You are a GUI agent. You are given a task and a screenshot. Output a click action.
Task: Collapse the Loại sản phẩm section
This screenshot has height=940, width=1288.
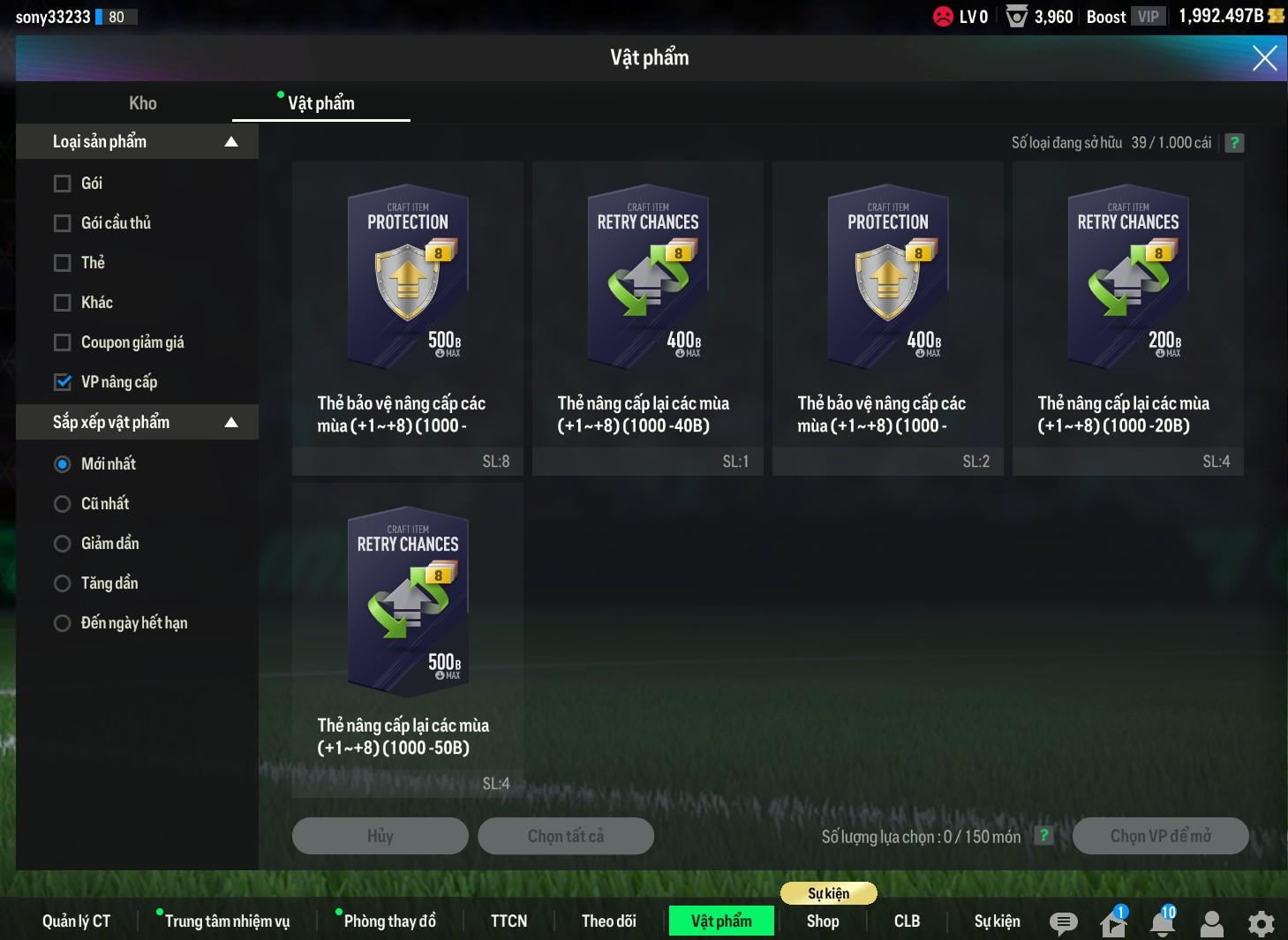point(231,142)
